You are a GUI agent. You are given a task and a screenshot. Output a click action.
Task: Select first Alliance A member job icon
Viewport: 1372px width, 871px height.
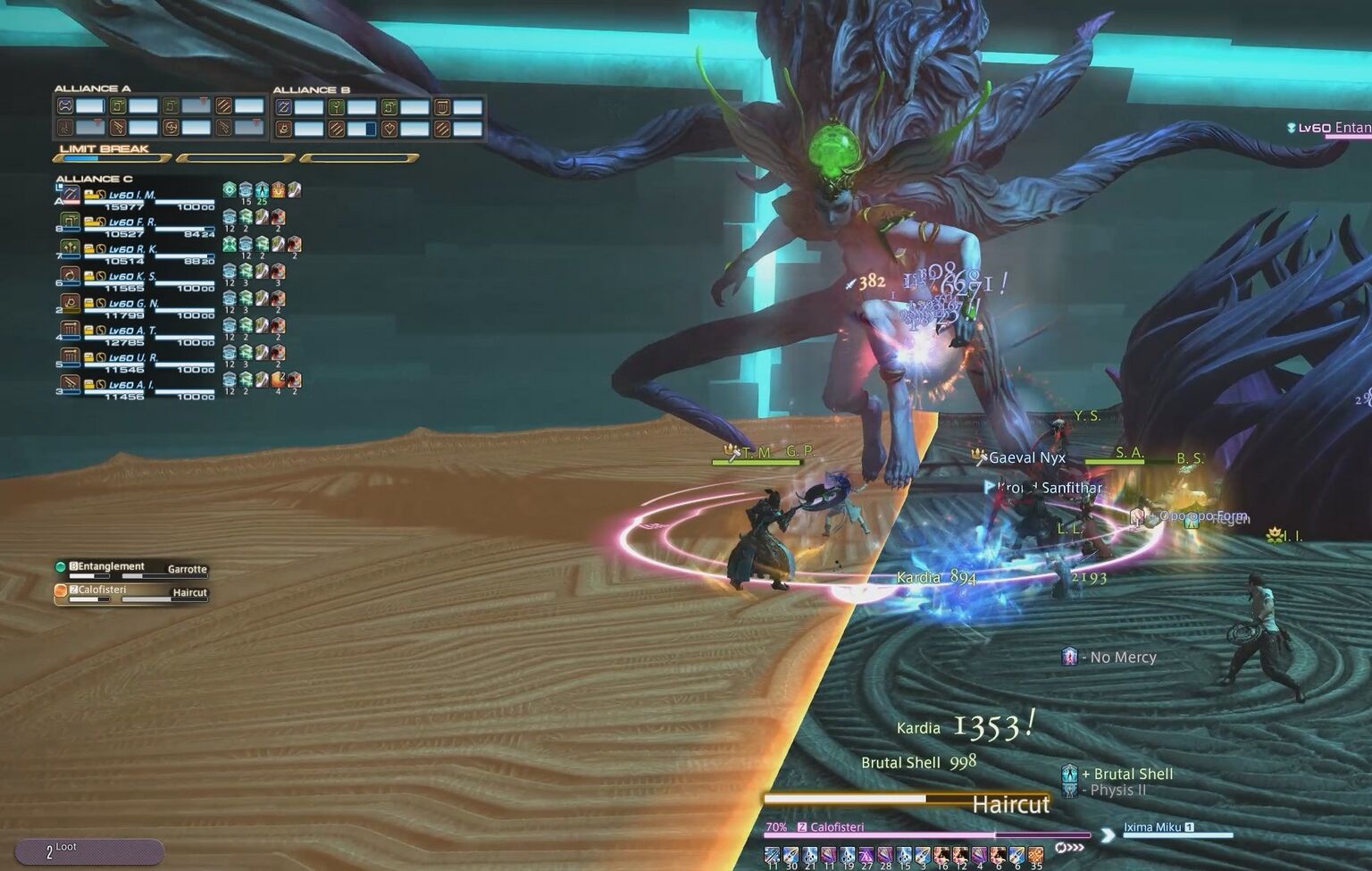(65, 106)
